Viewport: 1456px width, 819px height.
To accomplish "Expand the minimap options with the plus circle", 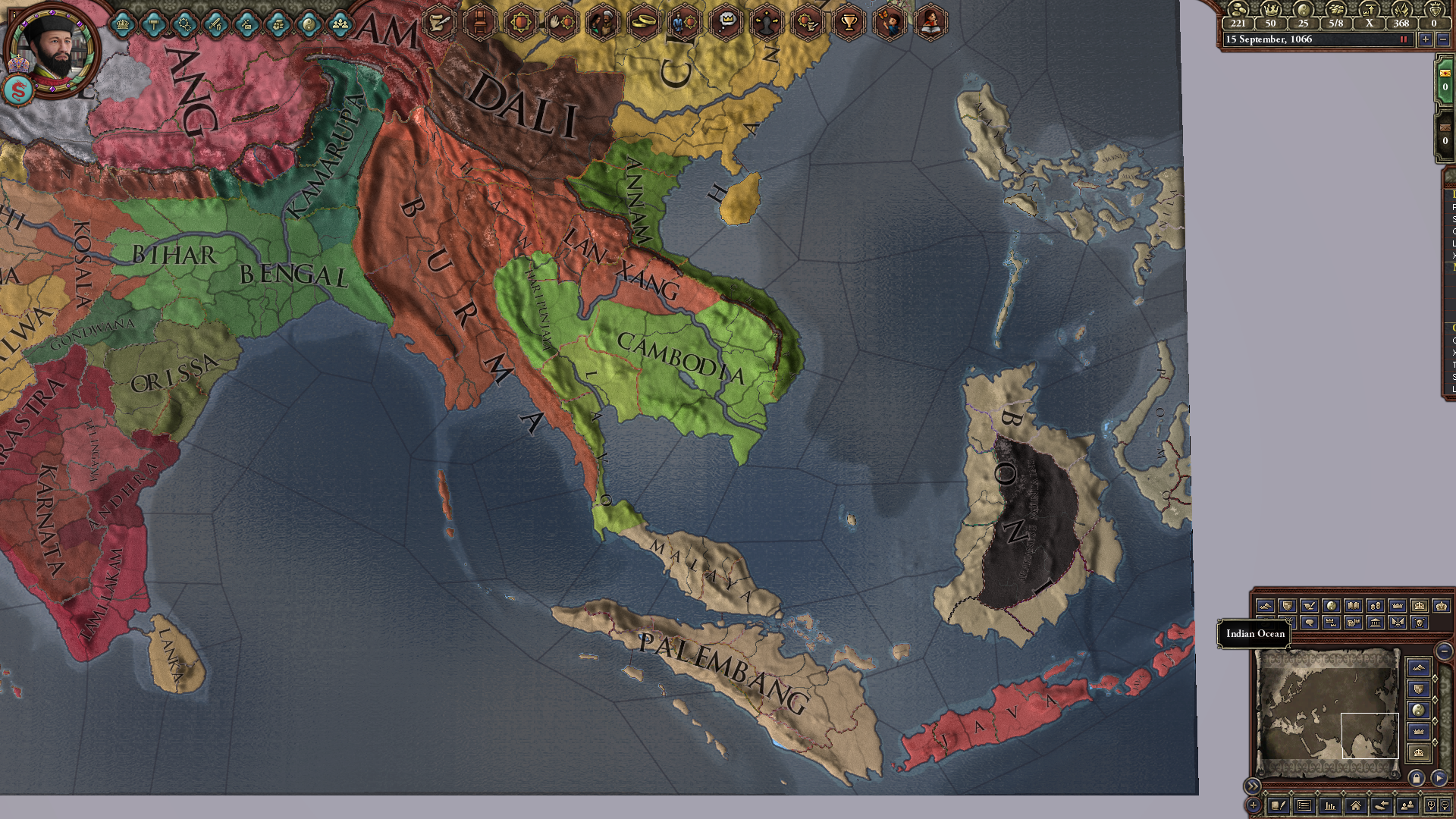I will pos(1254,805).
